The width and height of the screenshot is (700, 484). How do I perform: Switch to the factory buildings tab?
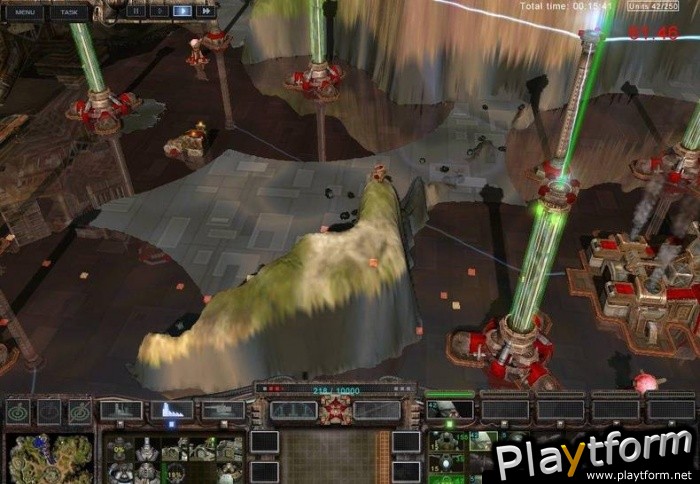[120, 410]
